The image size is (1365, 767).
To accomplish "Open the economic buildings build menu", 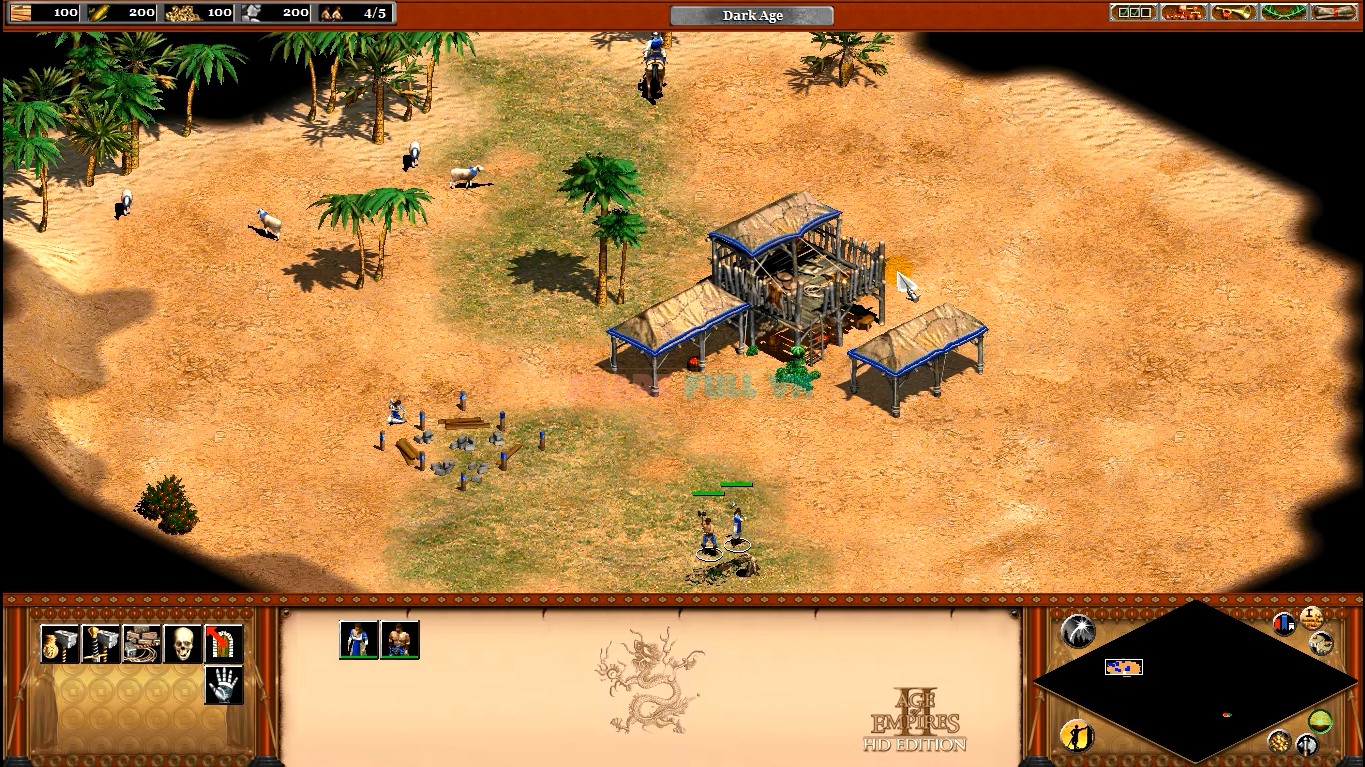I will [x=60, y=643].
